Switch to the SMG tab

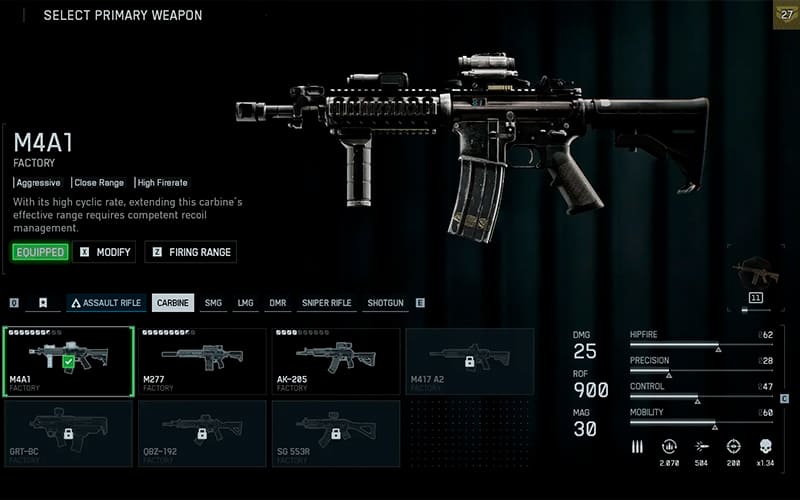213,303
